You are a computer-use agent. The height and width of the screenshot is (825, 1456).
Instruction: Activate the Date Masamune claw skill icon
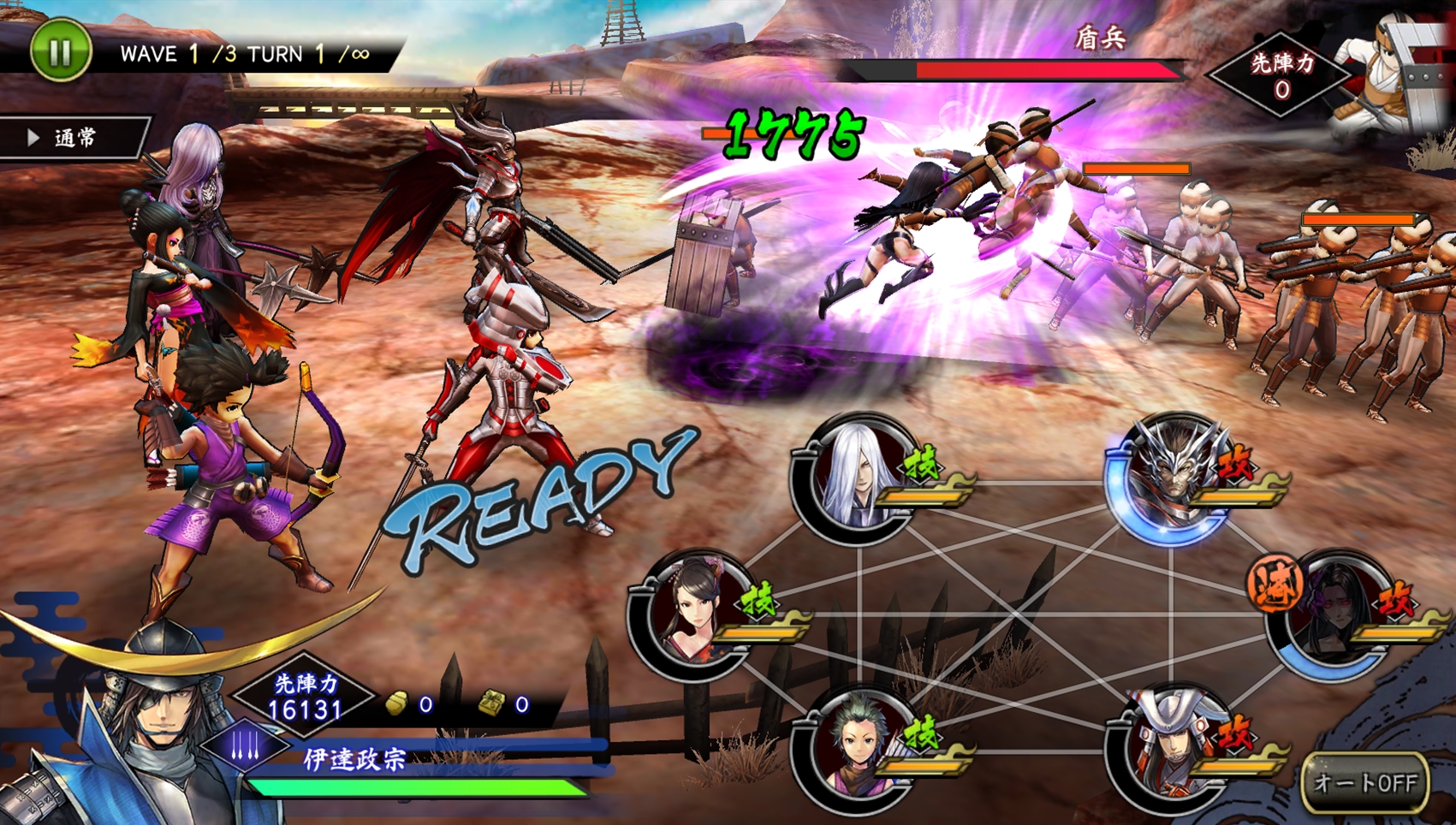tap(245, 746)
